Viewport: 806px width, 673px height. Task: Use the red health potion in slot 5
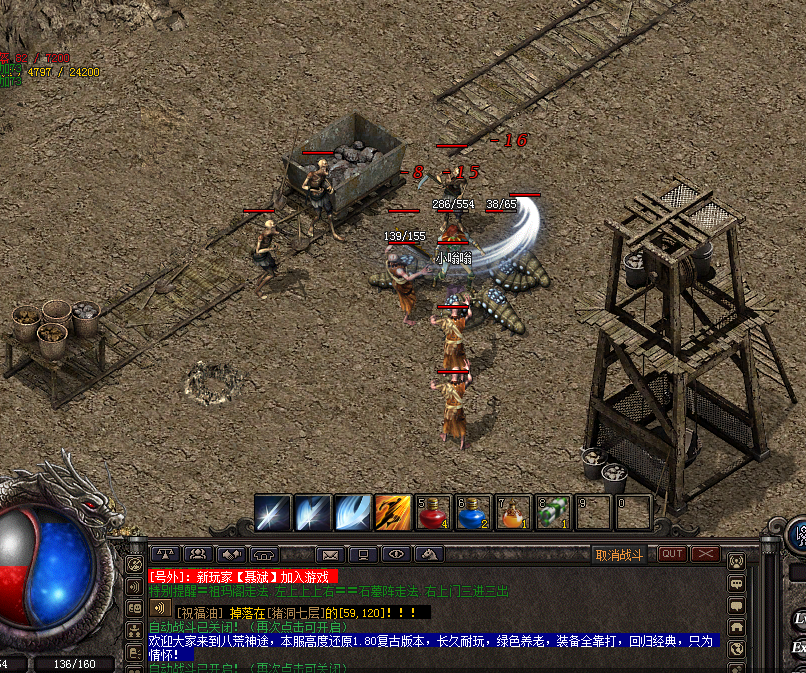[433, 513]
